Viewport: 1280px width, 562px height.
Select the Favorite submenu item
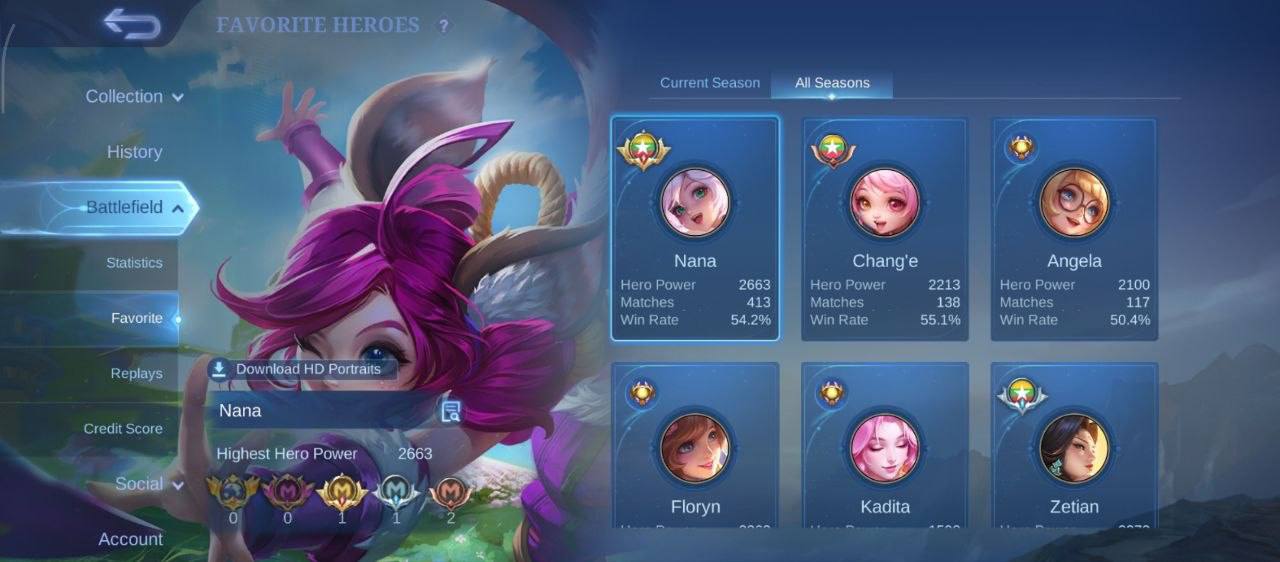click(136, 318)
